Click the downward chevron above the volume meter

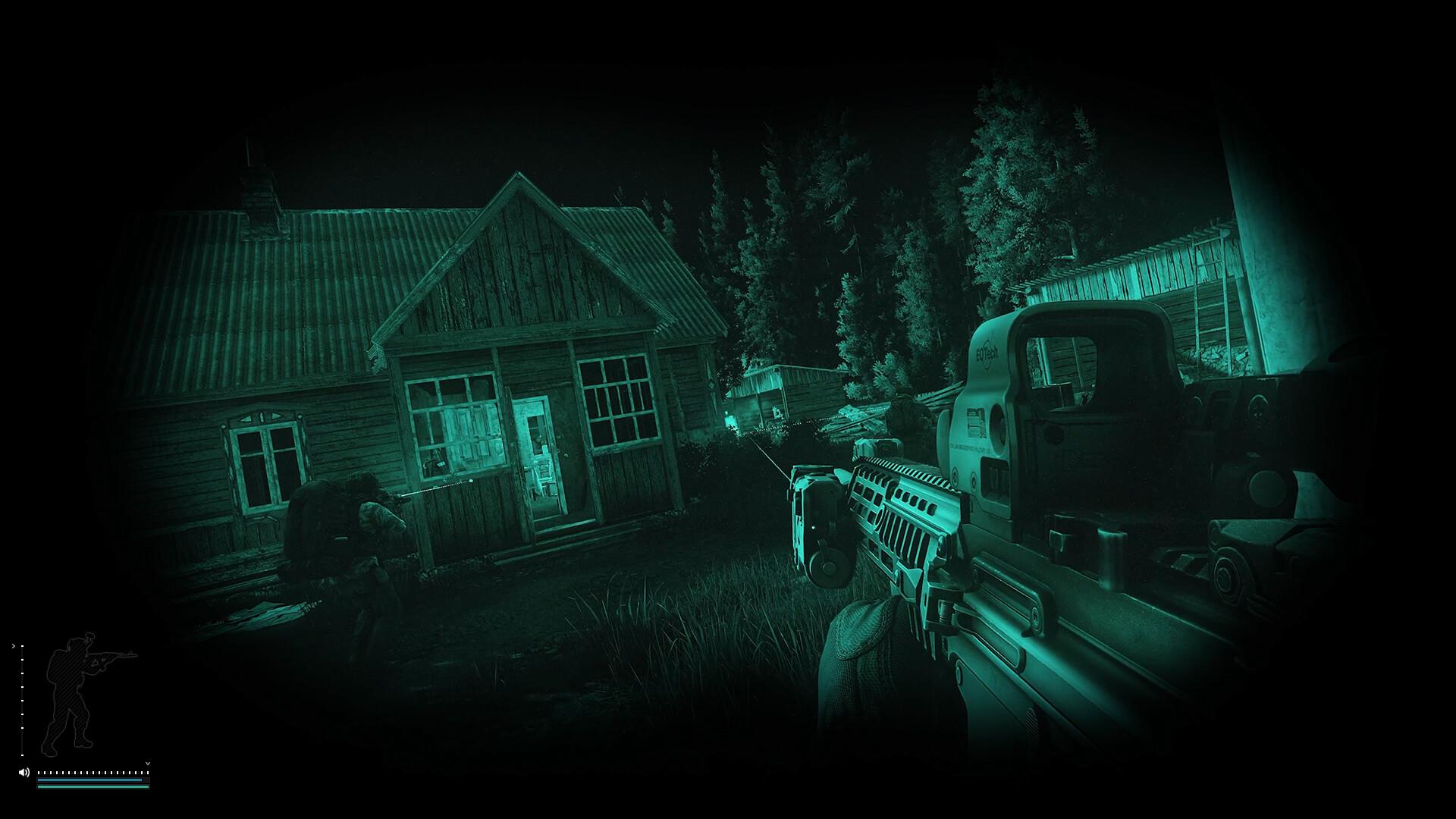click(148, 763)
